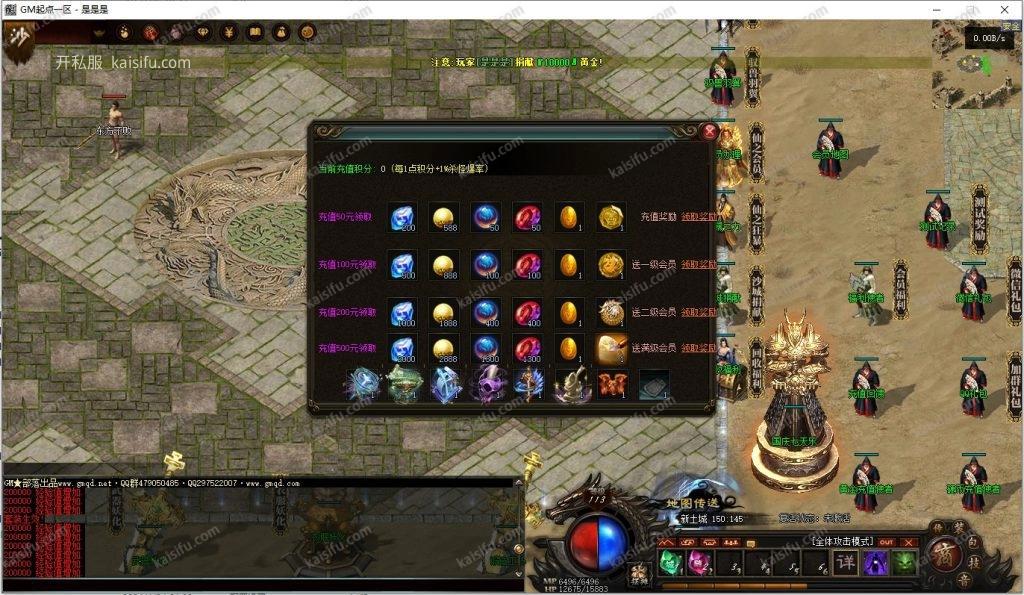Claim the 500 yuan gold member reward
Viewport: 1024px width, 595px height.
(699, 348)
